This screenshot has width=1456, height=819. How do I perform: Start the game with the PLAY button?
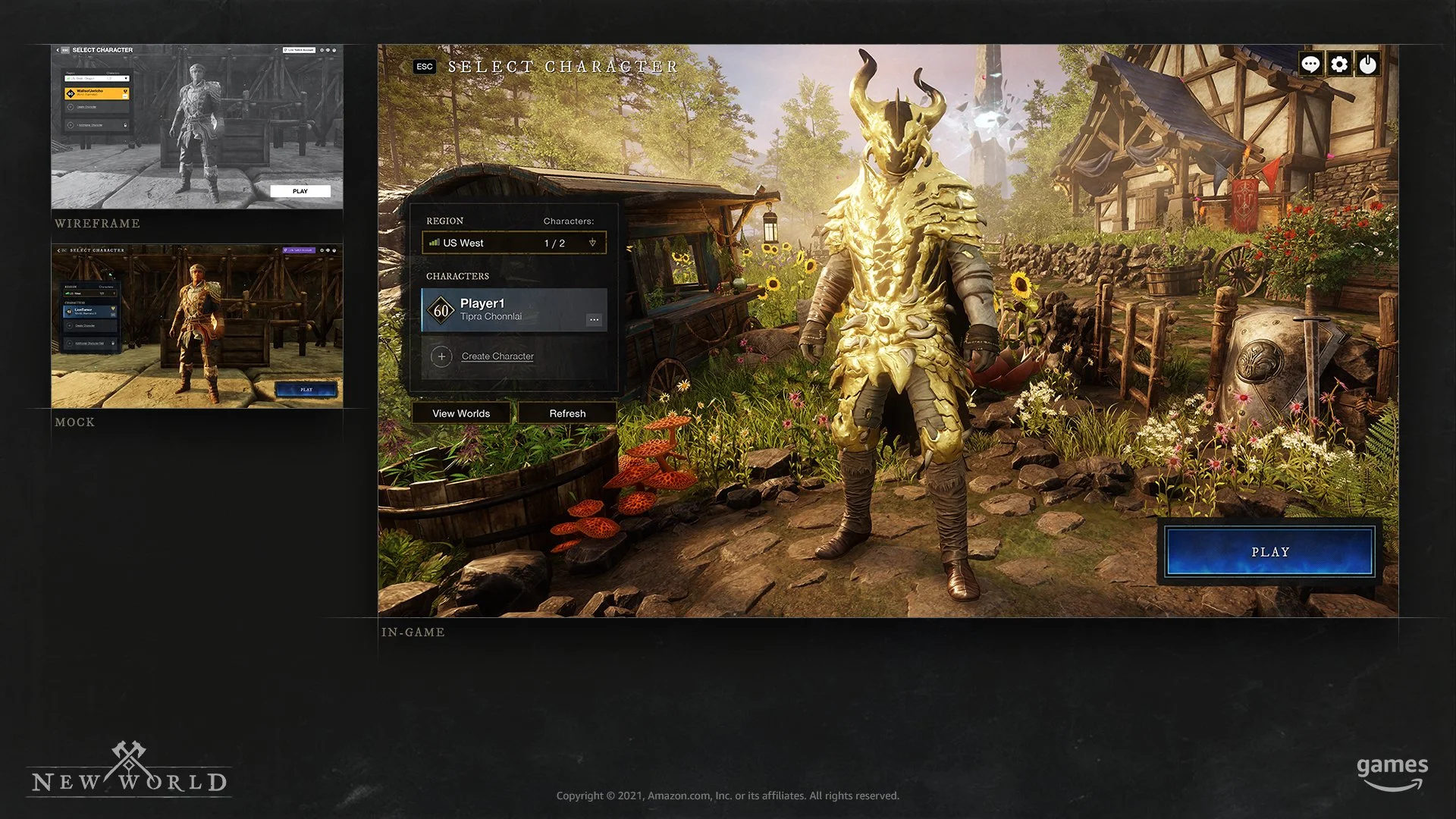click(x=1269, y=552)
